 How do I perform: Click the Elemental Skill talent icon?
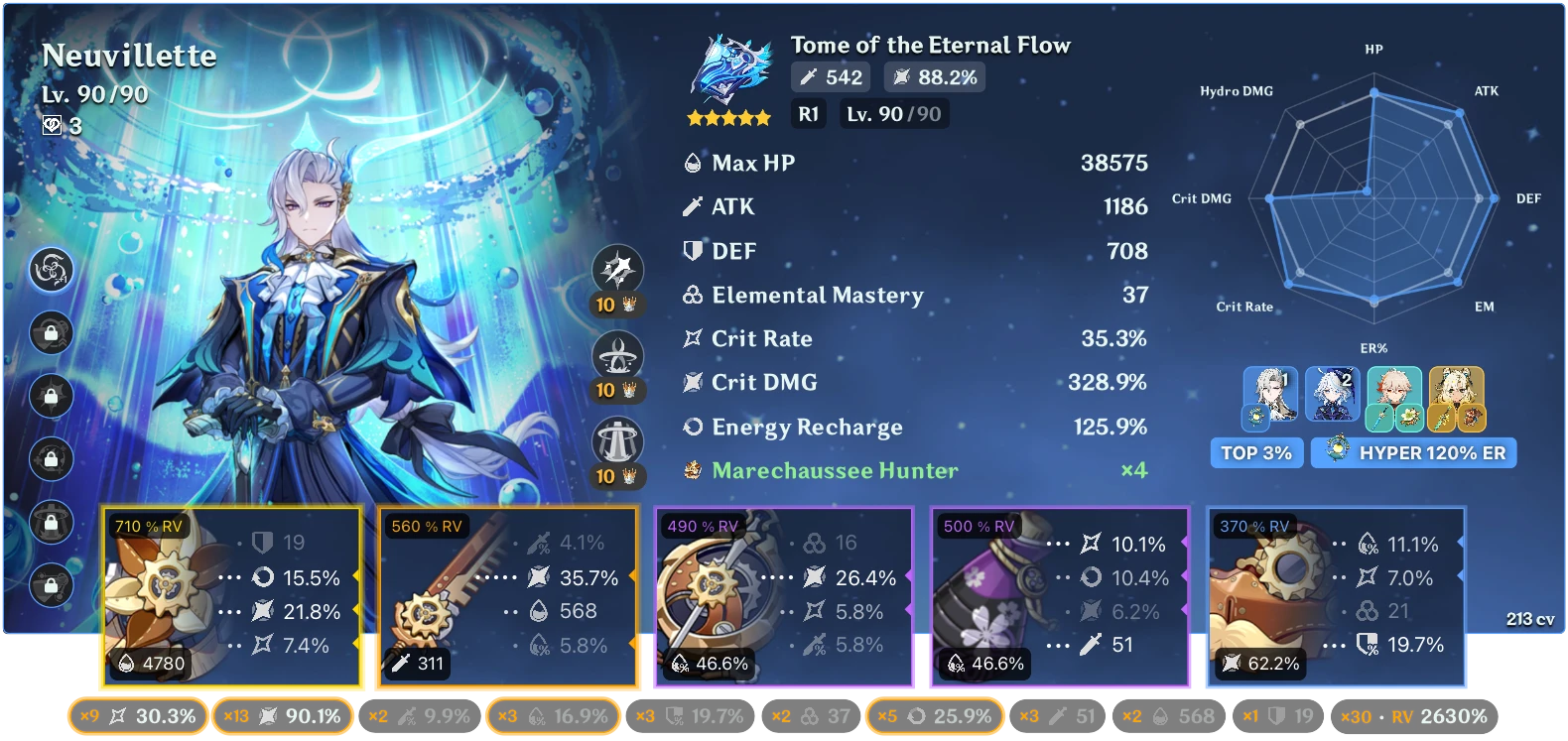click(x=616, y=353)
